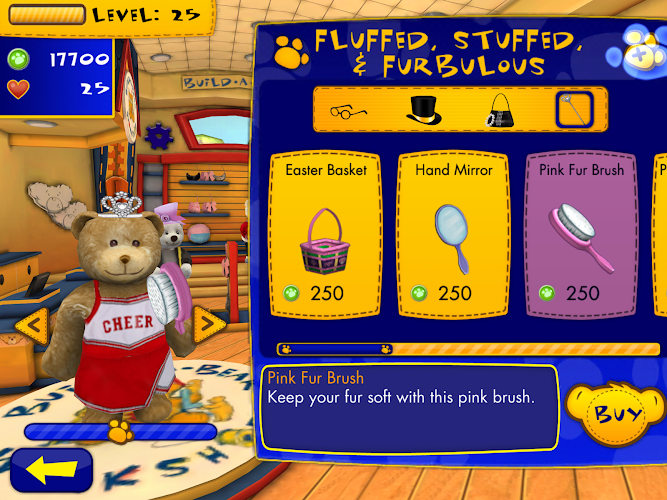Show the handbag category tab

(x=499, y=109)
